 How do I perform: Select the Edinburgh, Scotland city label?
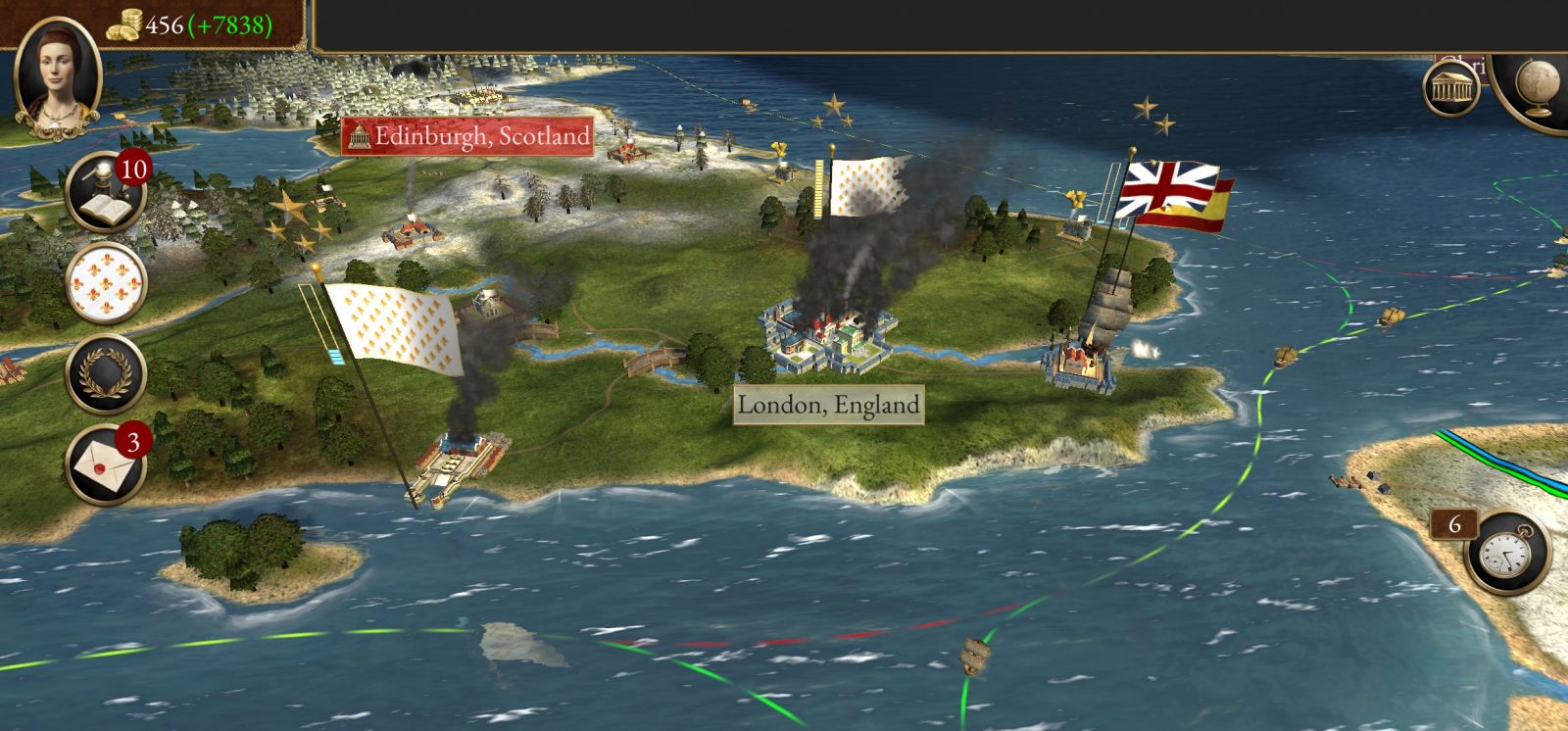click(x=470, y=135)
